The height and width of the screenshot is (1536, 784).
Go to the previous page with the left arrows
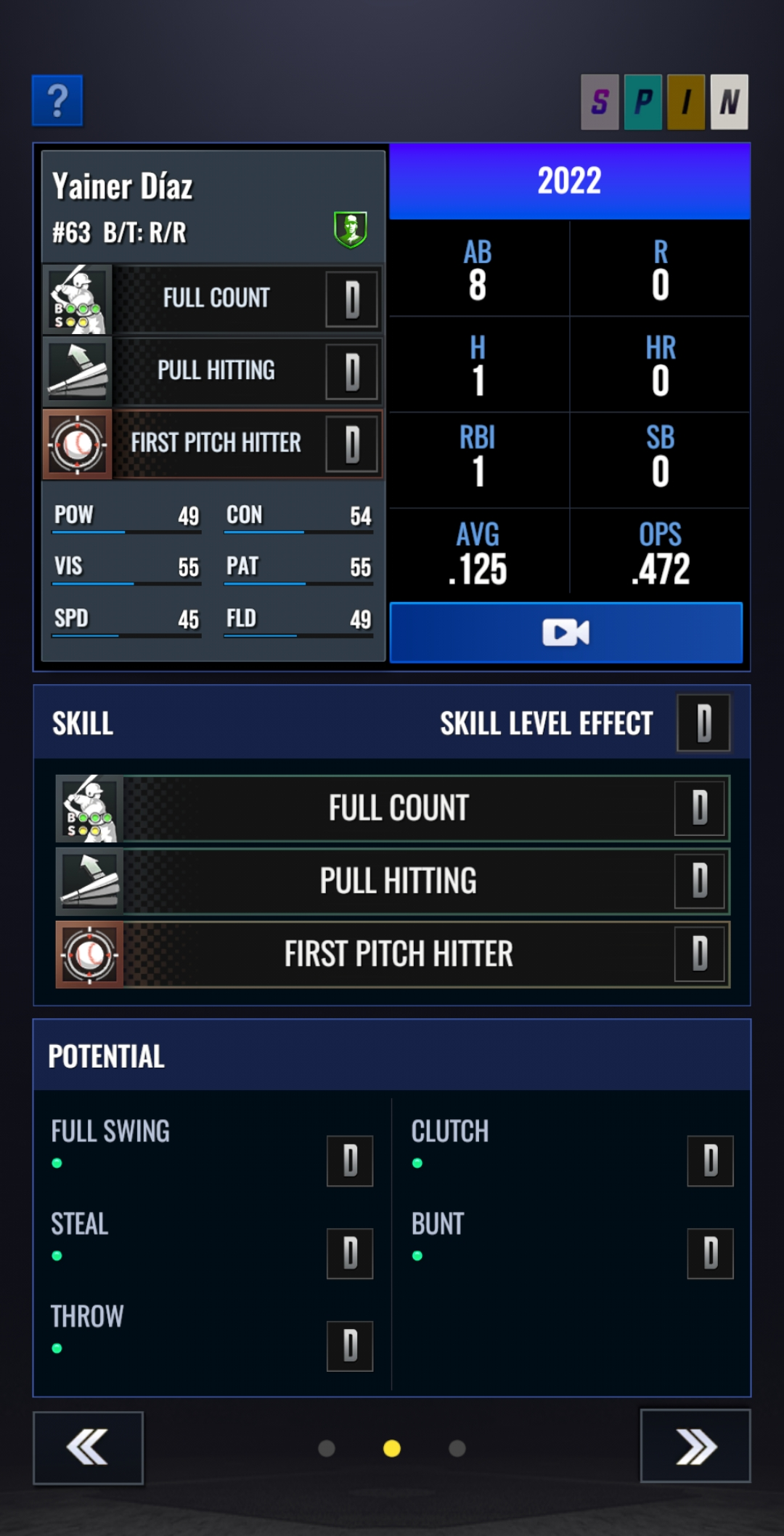[x=88, y=1447]
